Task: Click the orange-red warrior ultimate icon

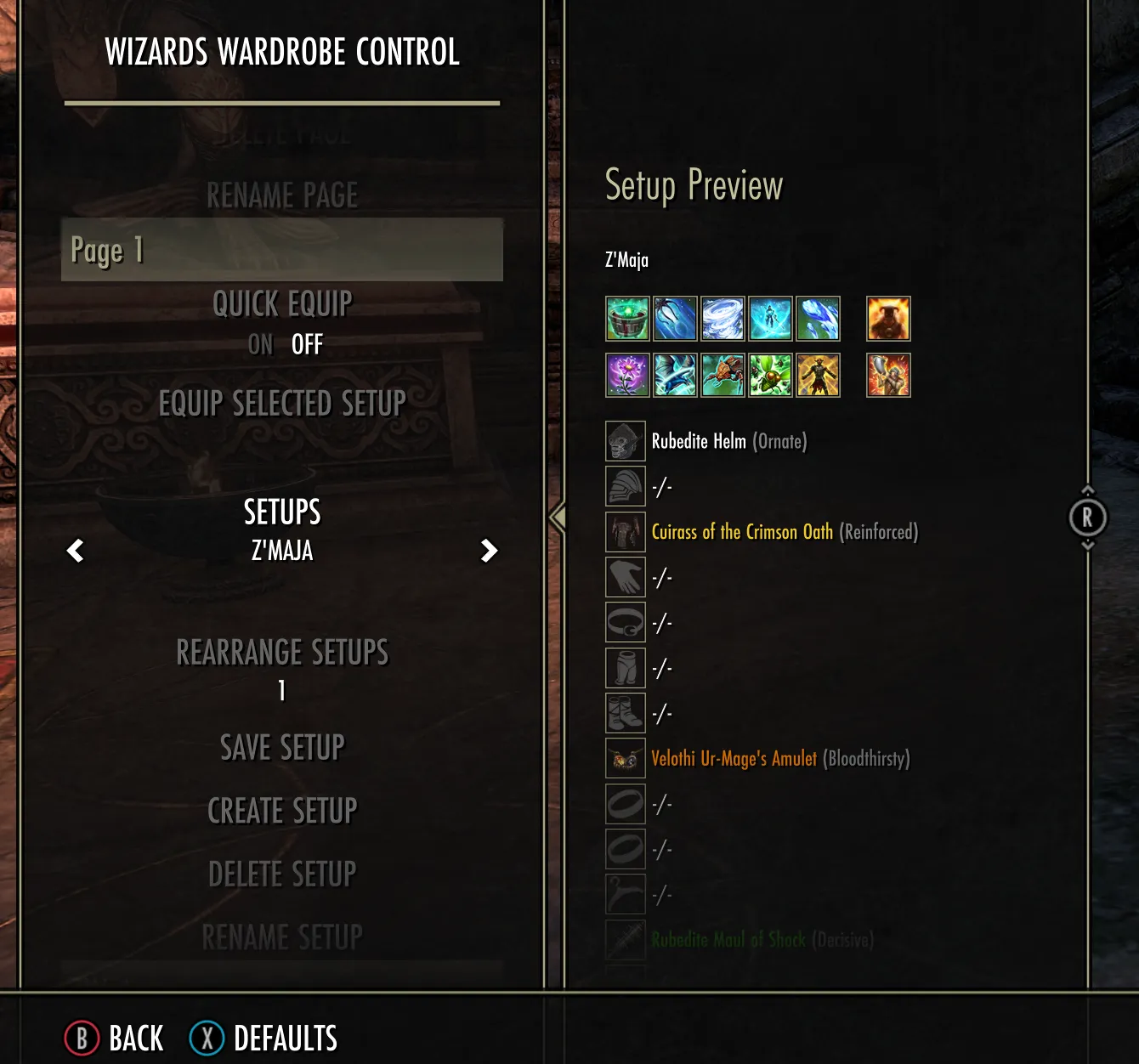Action: pyautogui.click(x=888, y=376)
